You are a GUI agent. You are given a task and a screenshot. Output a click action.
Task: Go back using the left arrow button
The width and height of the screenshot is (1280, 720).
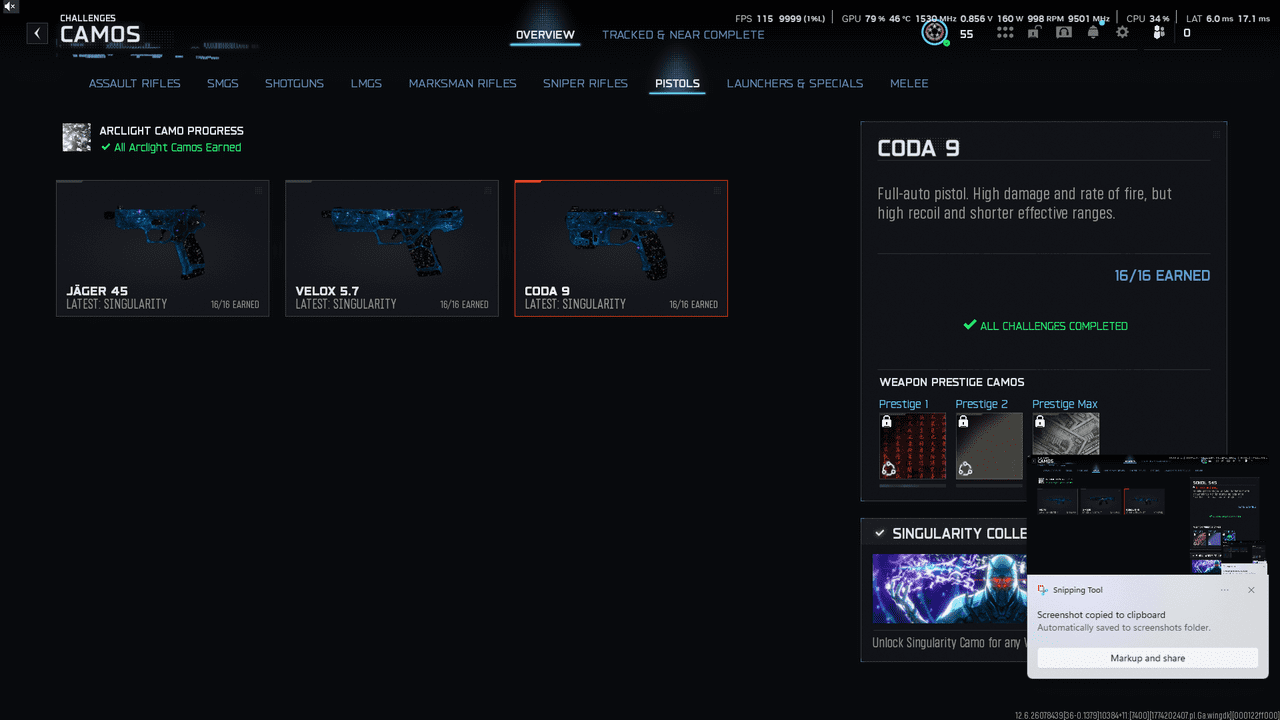[36, 33]
